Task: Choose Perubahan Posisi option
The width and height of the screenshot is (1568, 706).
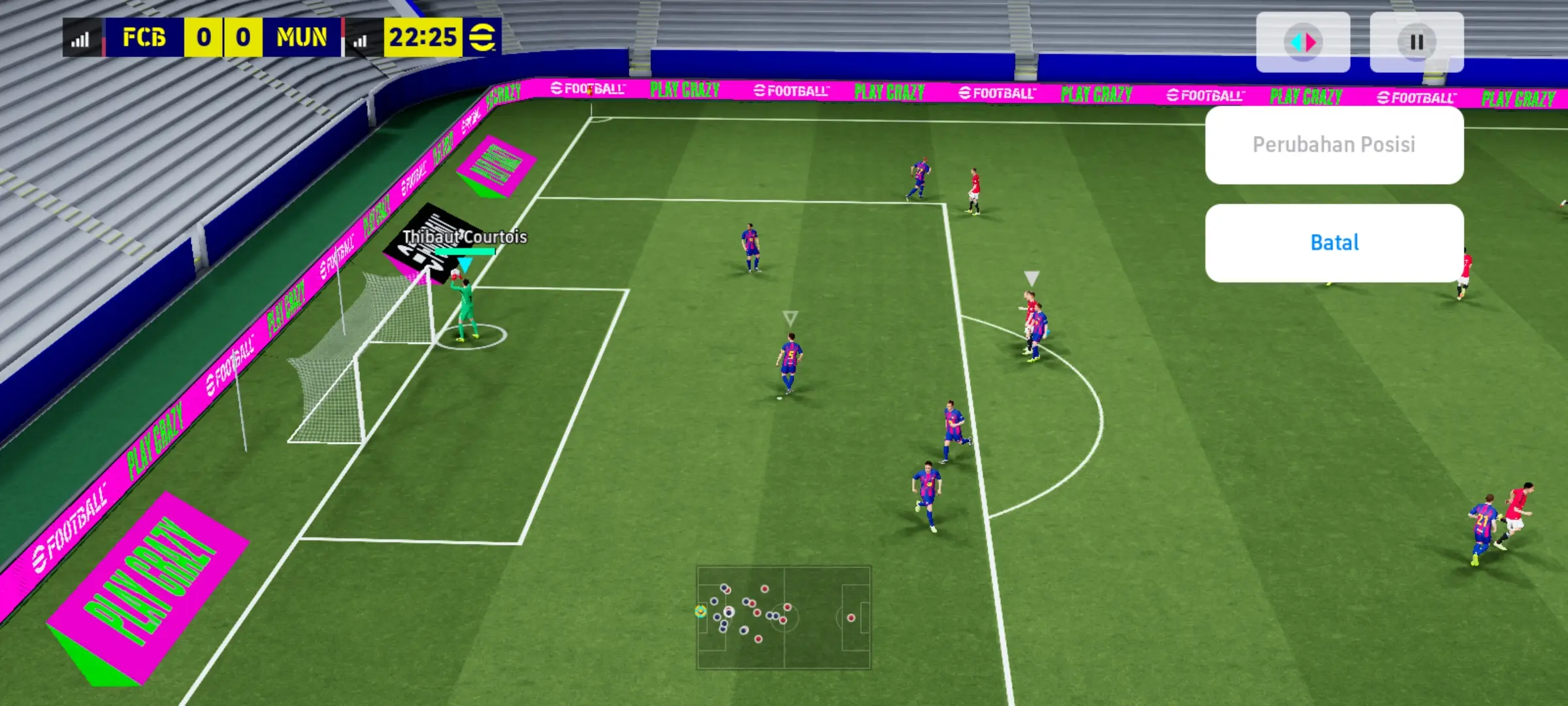Action: pos(1333,144)
